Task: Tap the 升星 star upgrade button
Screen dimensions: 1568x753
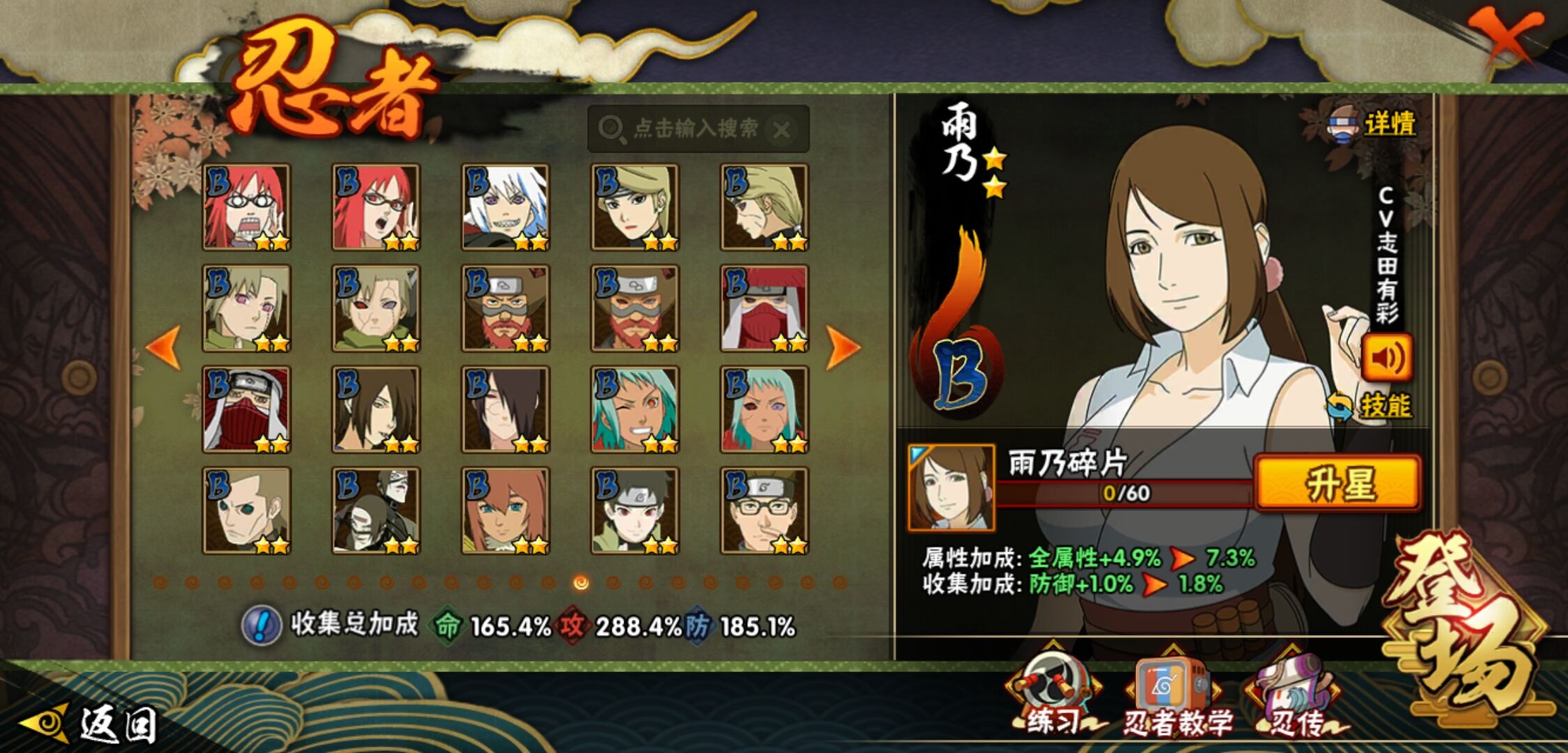Action: point(1337,484)
